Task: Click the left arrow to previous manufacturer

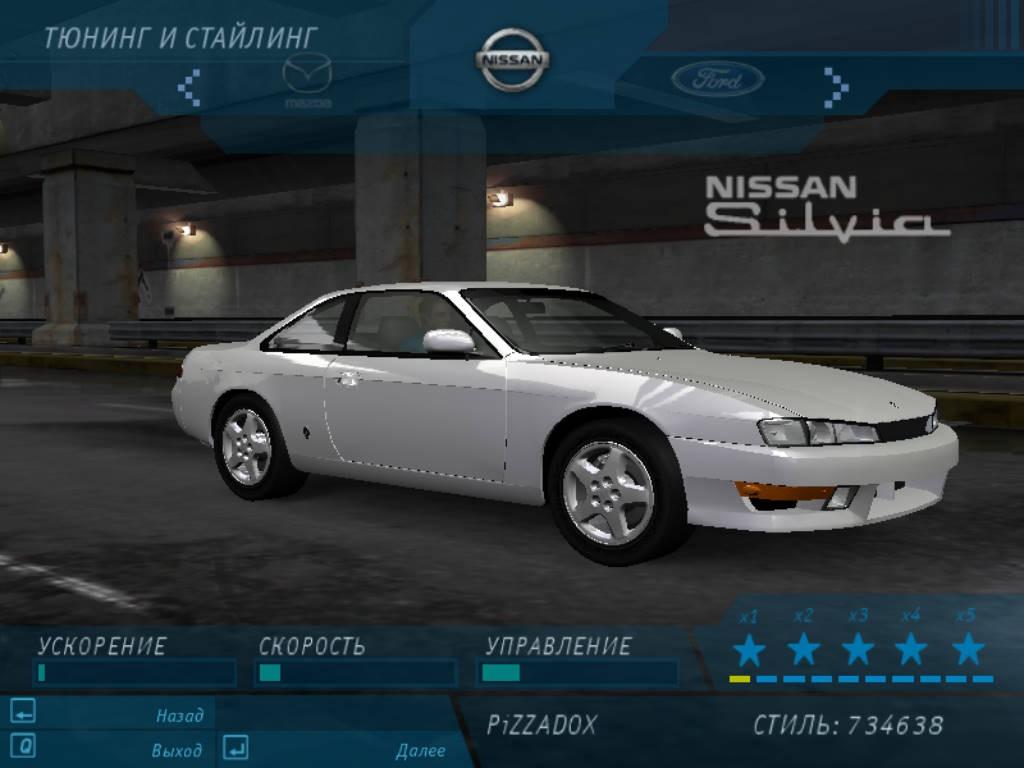Action: pos(189,87)
